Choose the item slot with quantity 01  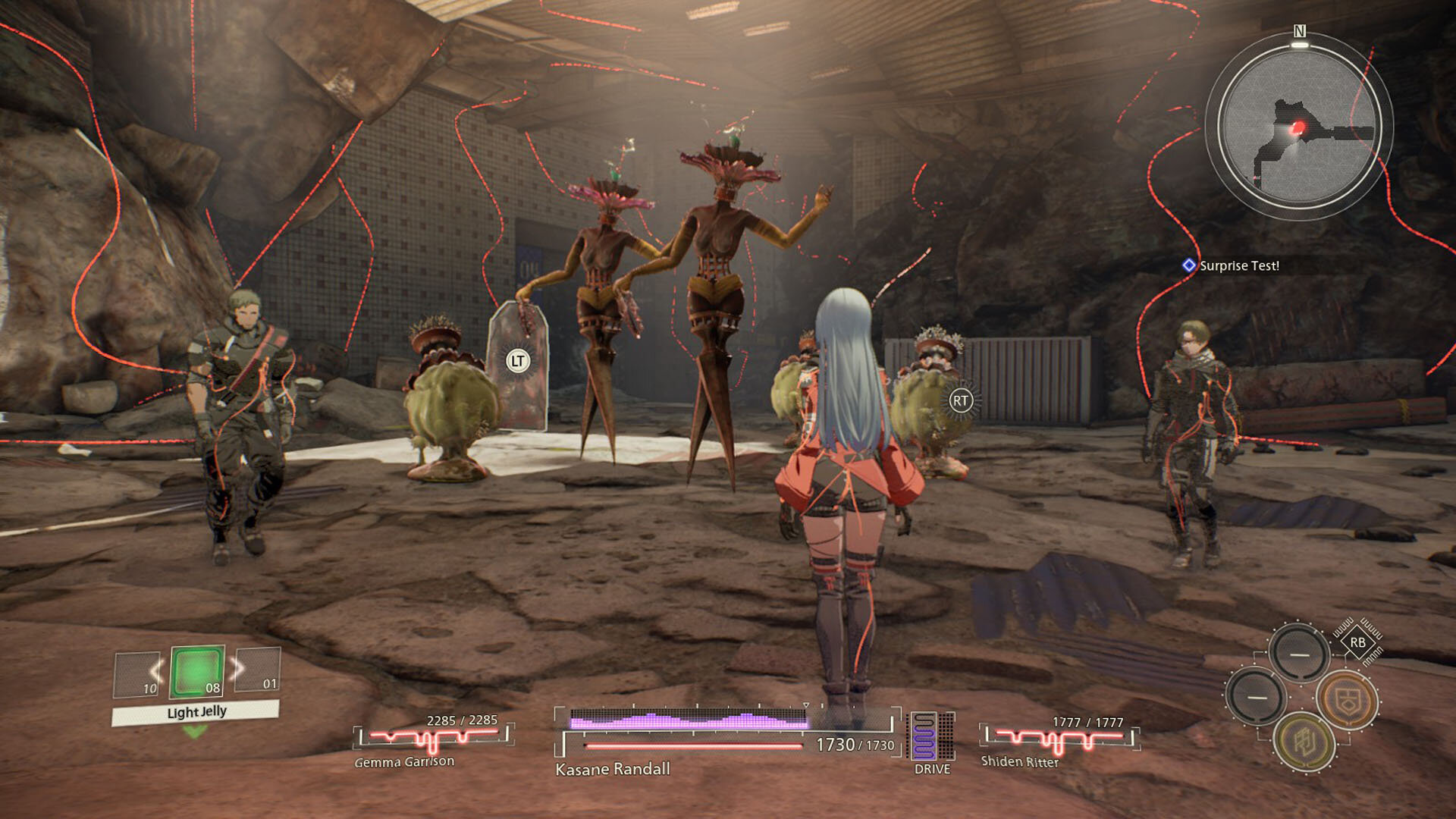point(259,670)
